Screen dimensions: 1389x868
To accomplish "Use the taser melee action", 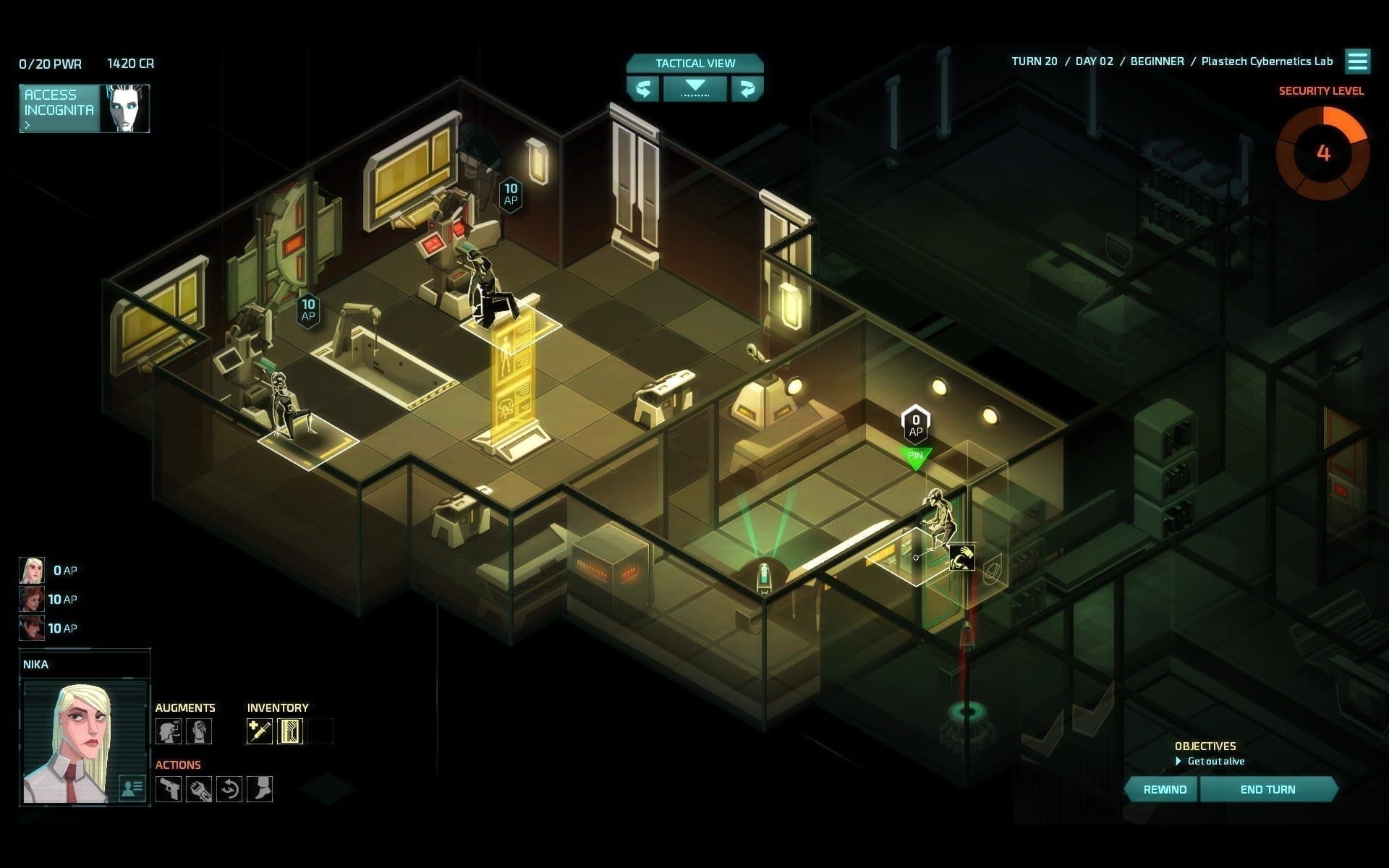I will click(199, 788).
